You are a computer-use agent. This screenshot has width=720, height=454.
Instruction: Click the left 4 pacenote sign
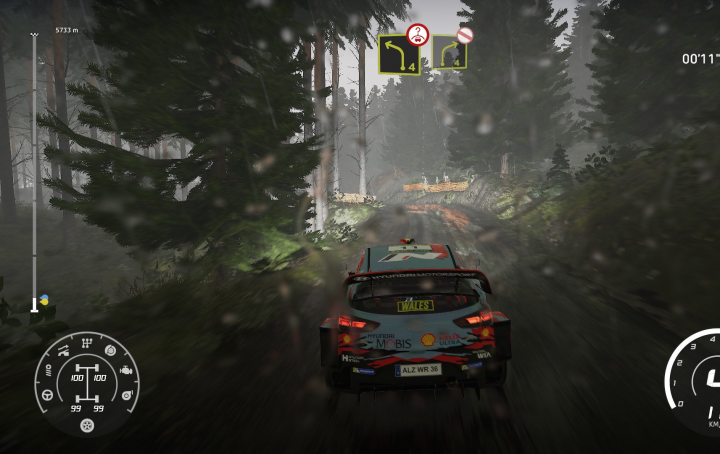[397, 54]
